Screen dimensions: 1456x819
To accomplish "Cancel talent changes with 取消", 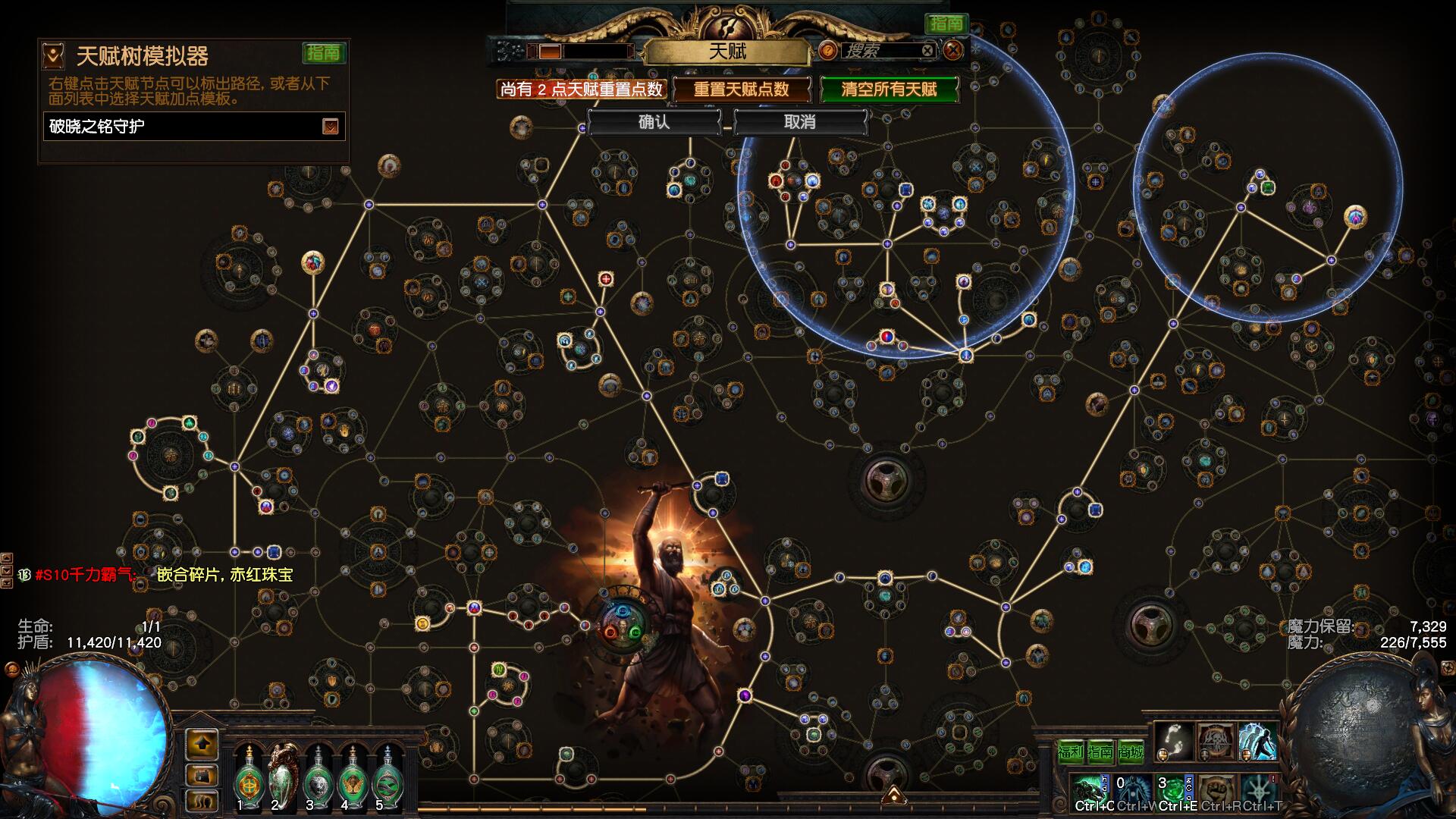I will click(799, 122).
